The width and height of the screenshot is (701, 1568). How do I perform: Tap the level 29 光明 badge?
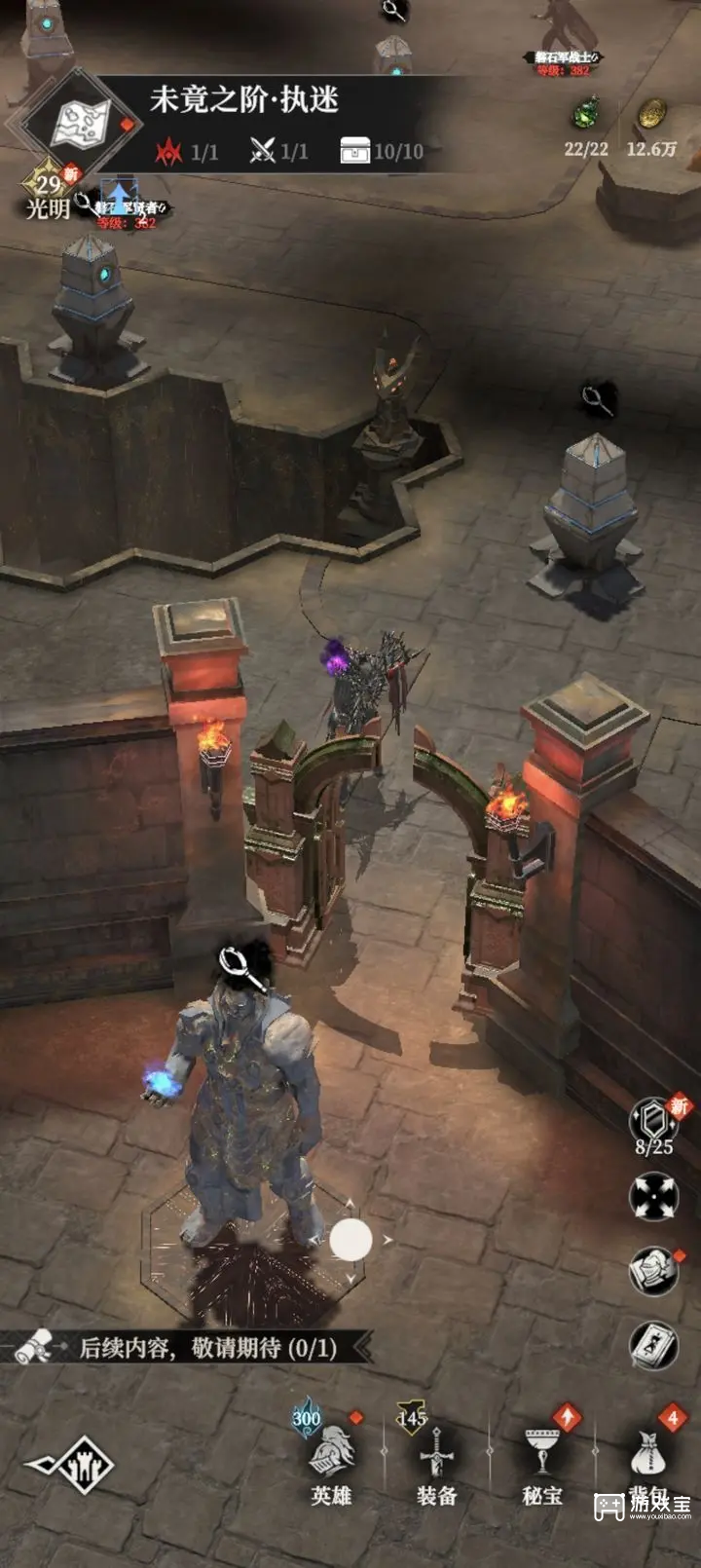coord(48,193)
